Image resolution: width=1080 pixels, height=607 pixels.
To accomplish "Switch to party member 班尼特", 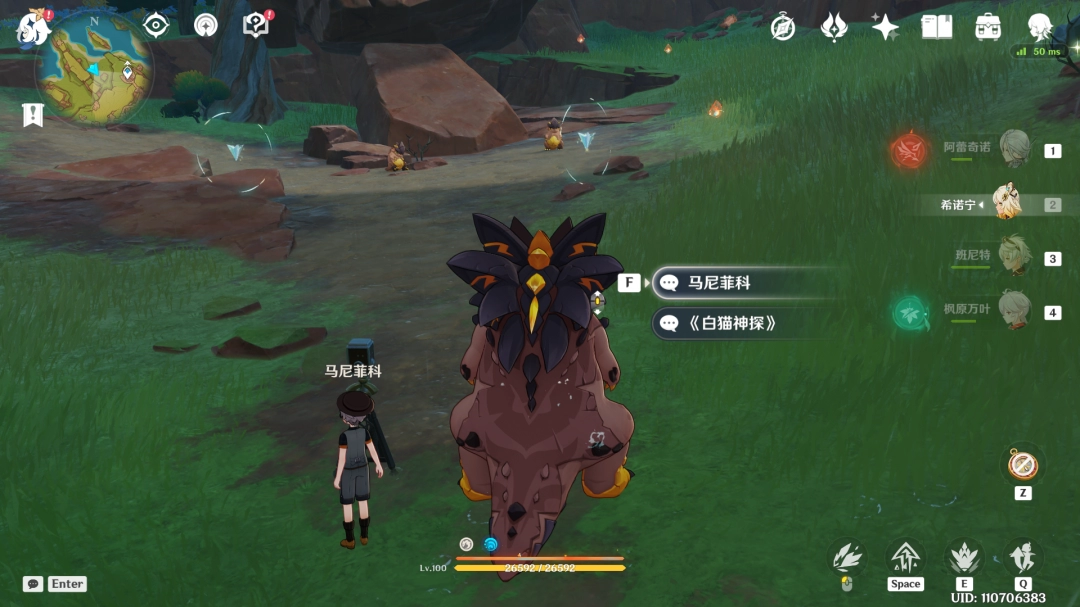I will (x=1014, y=257).
